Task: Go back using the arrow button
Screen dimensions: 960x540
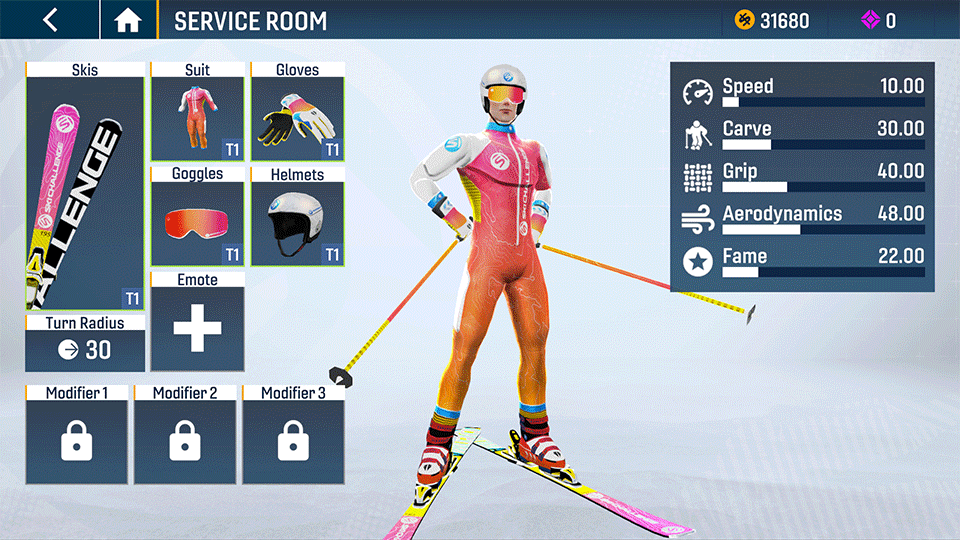Action: (50, 20)
